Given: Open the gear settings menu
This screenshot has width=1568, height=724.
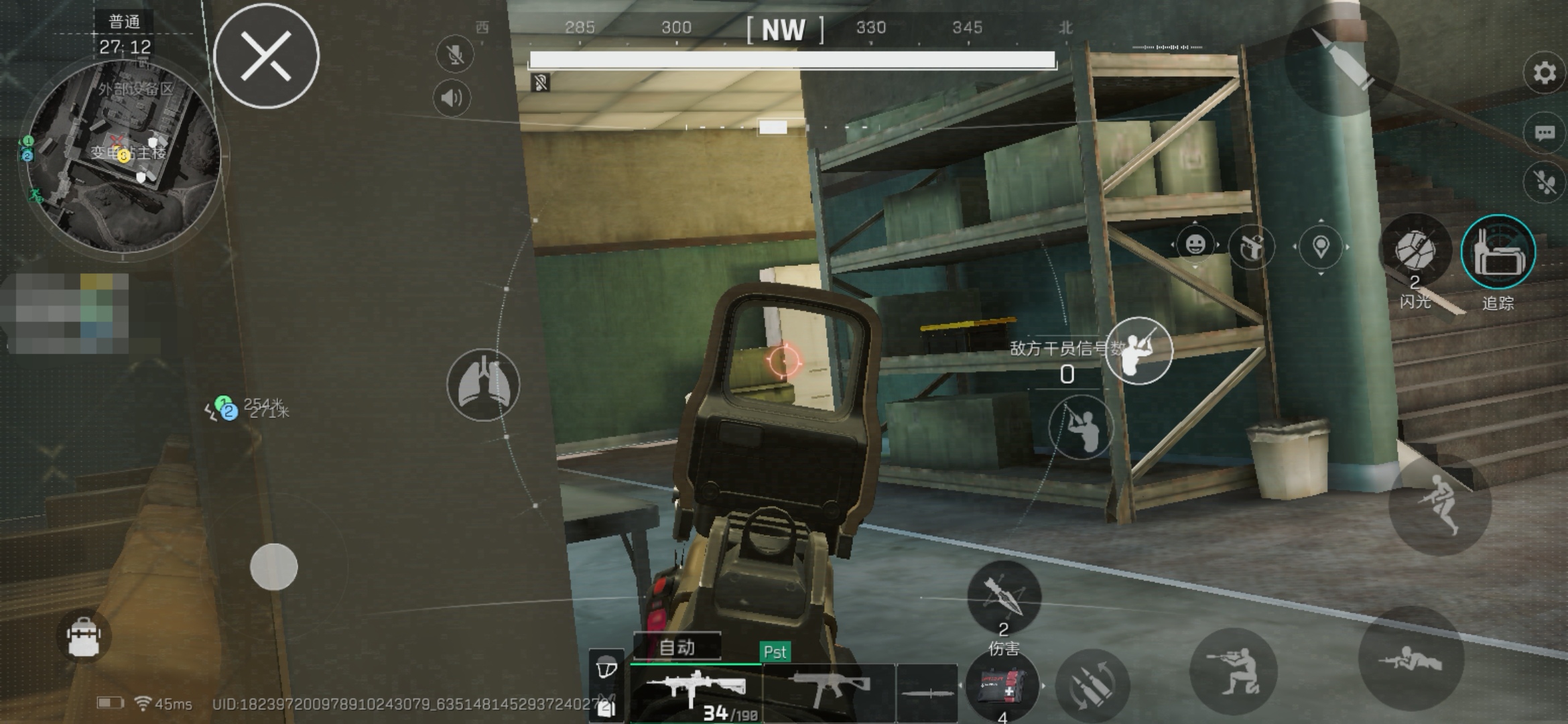Looking at the screenshot, I should pyautogui.click(x=1544, y=72).
